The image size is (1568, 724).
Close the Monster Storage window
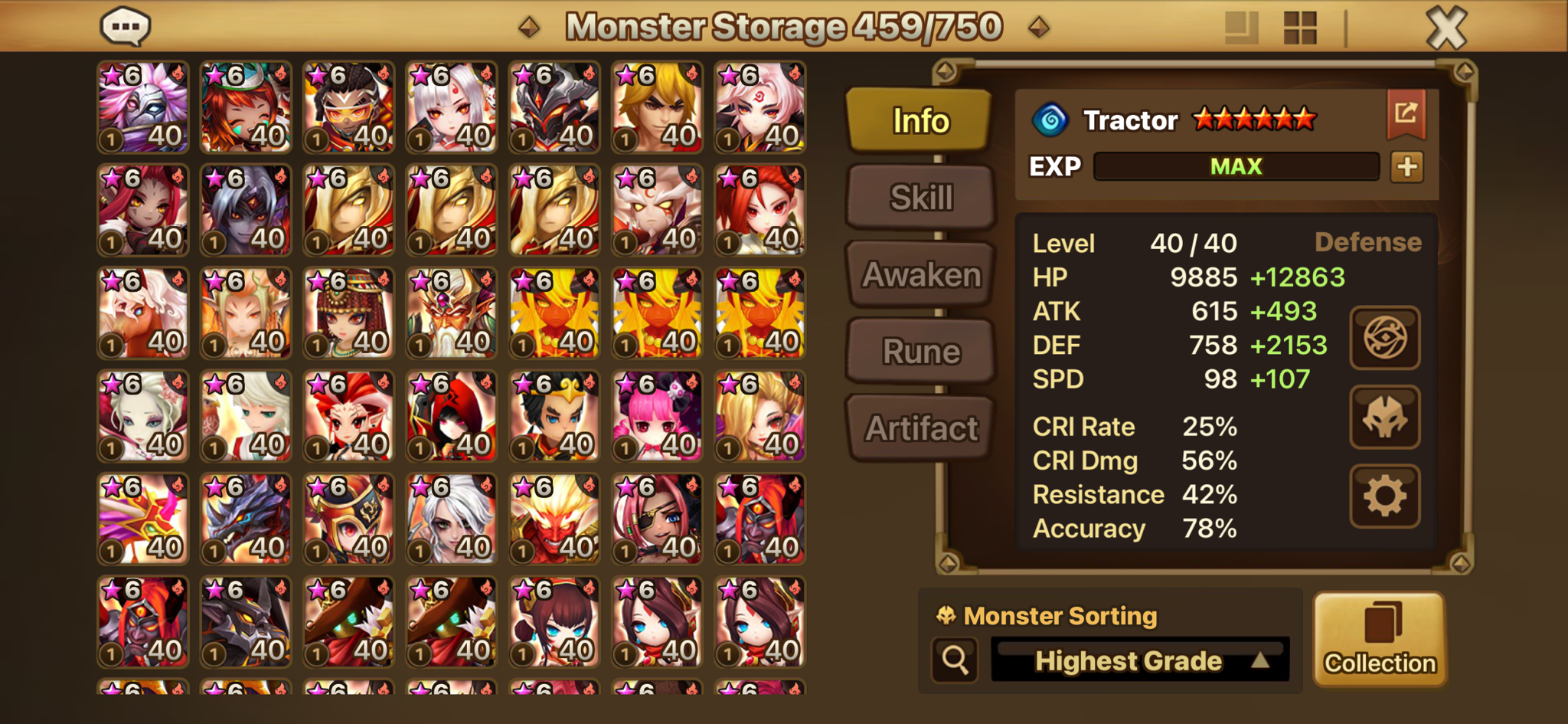click(x=1445, y=28)
